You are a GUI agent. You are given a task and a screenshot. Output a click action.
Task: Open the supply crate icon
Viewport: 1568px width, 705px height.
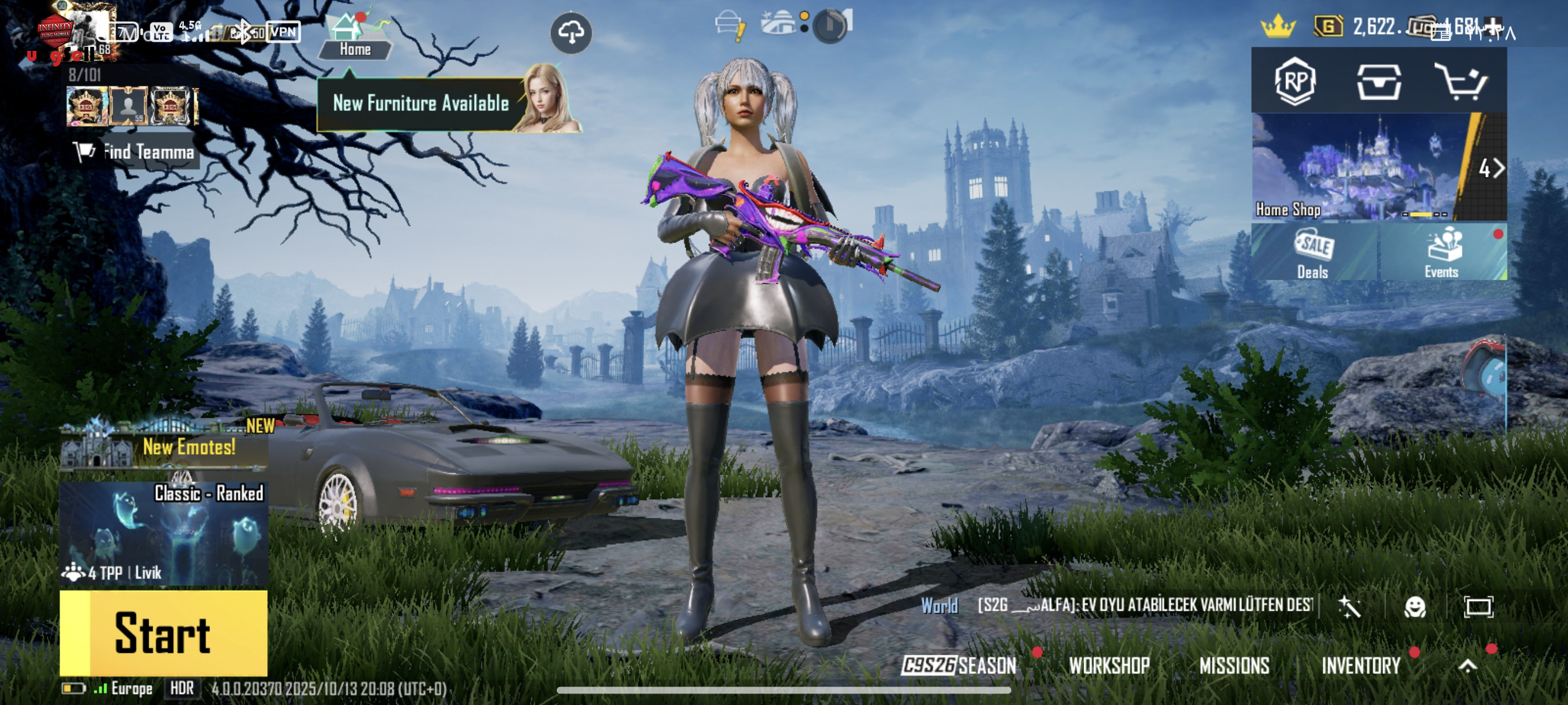[x=1379, y=81]
